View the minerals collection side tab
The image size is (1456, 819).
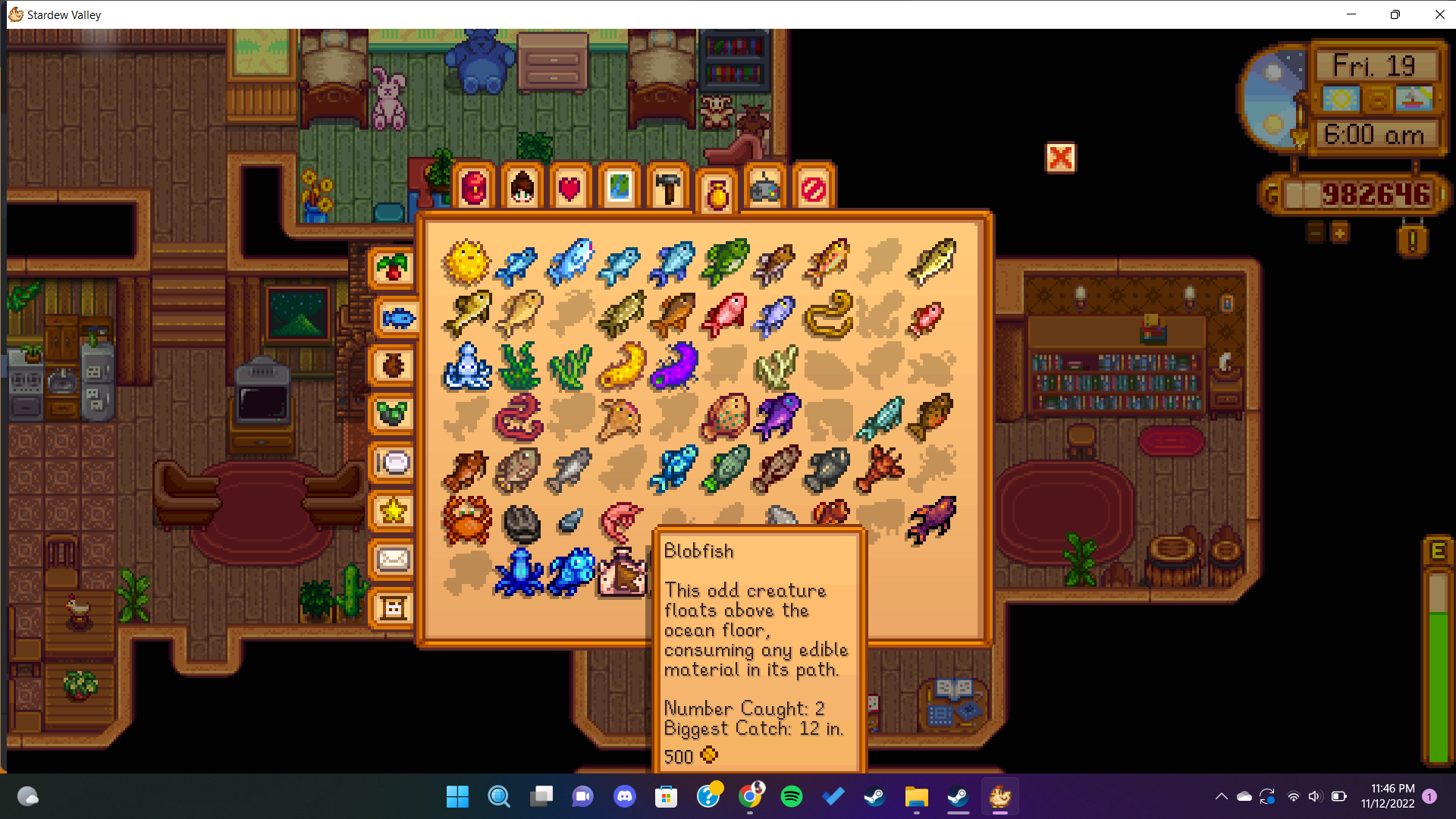tap(393, 414)
